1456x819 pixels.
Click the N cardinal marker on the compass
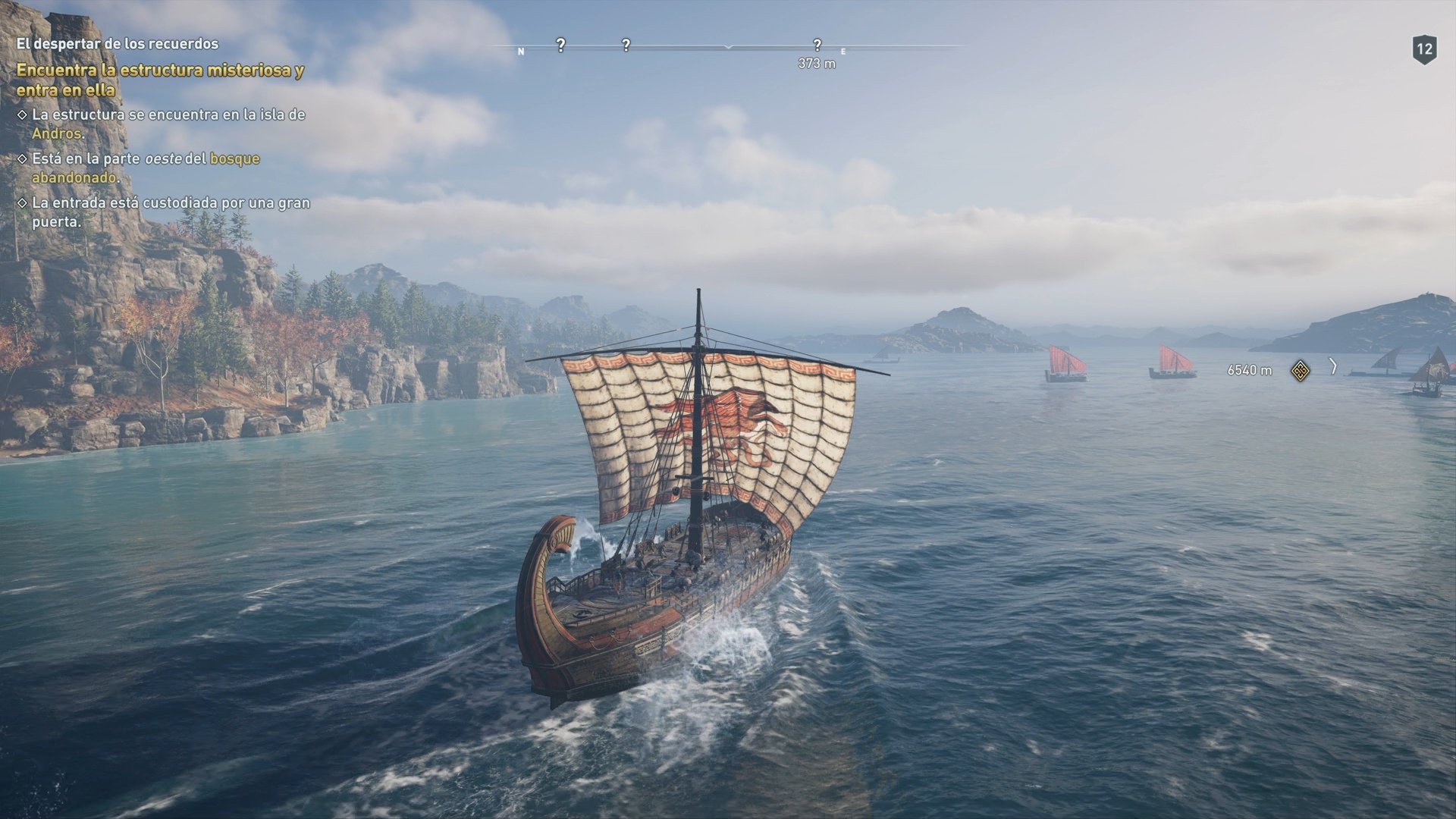click(x=520, y=52)
